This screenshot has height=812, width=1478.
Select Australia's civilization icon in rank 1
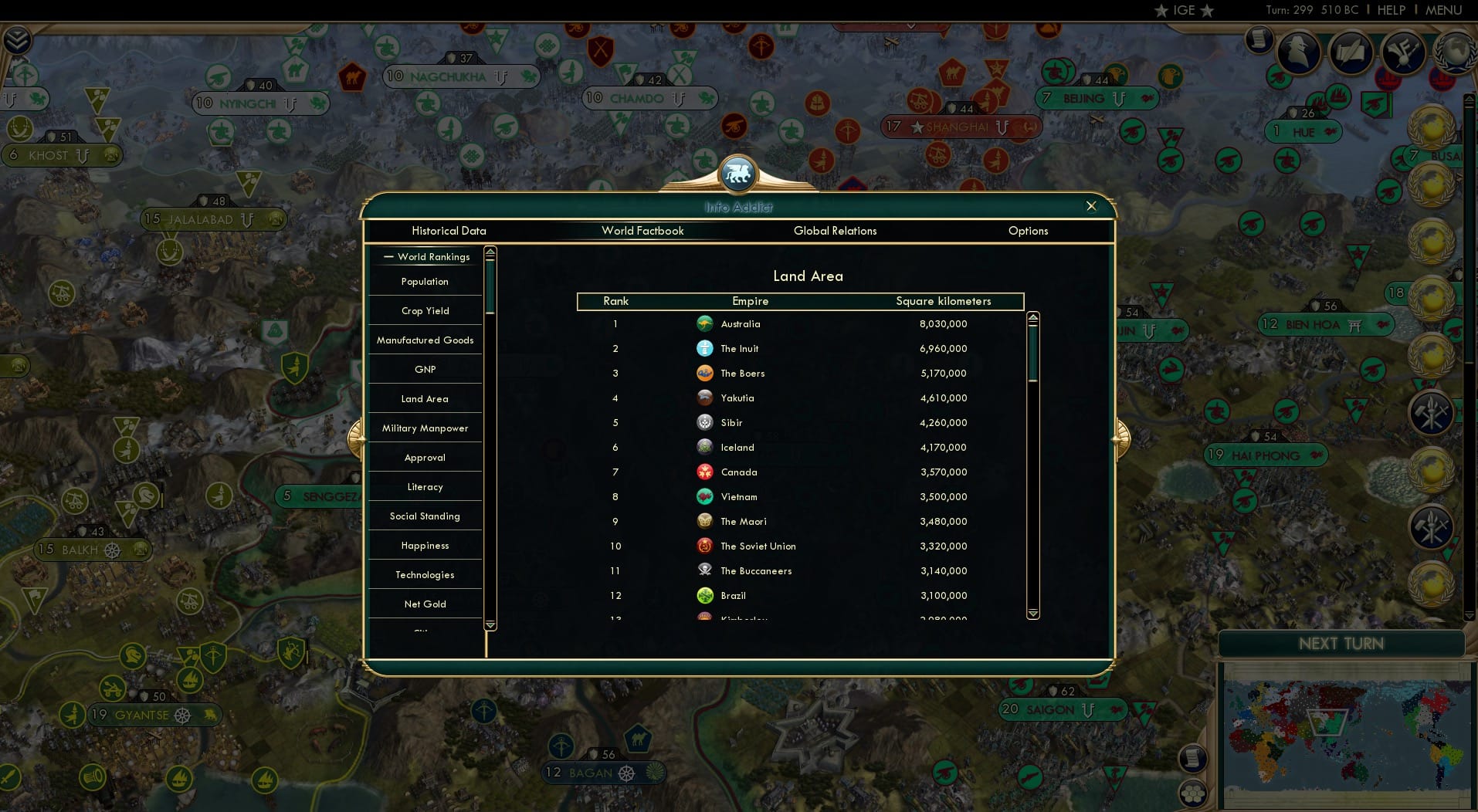[x=705, y=324]
